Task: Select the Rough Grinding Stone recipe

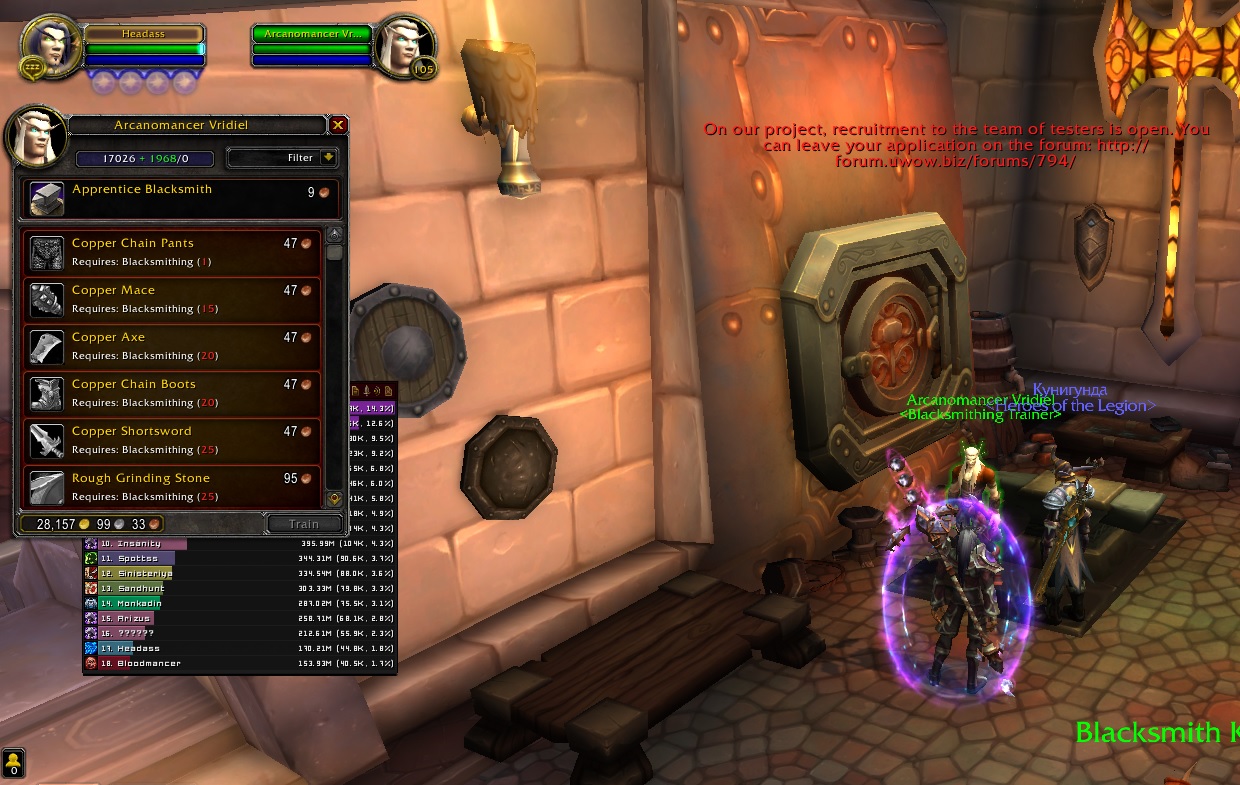Action: coord(170,486)
